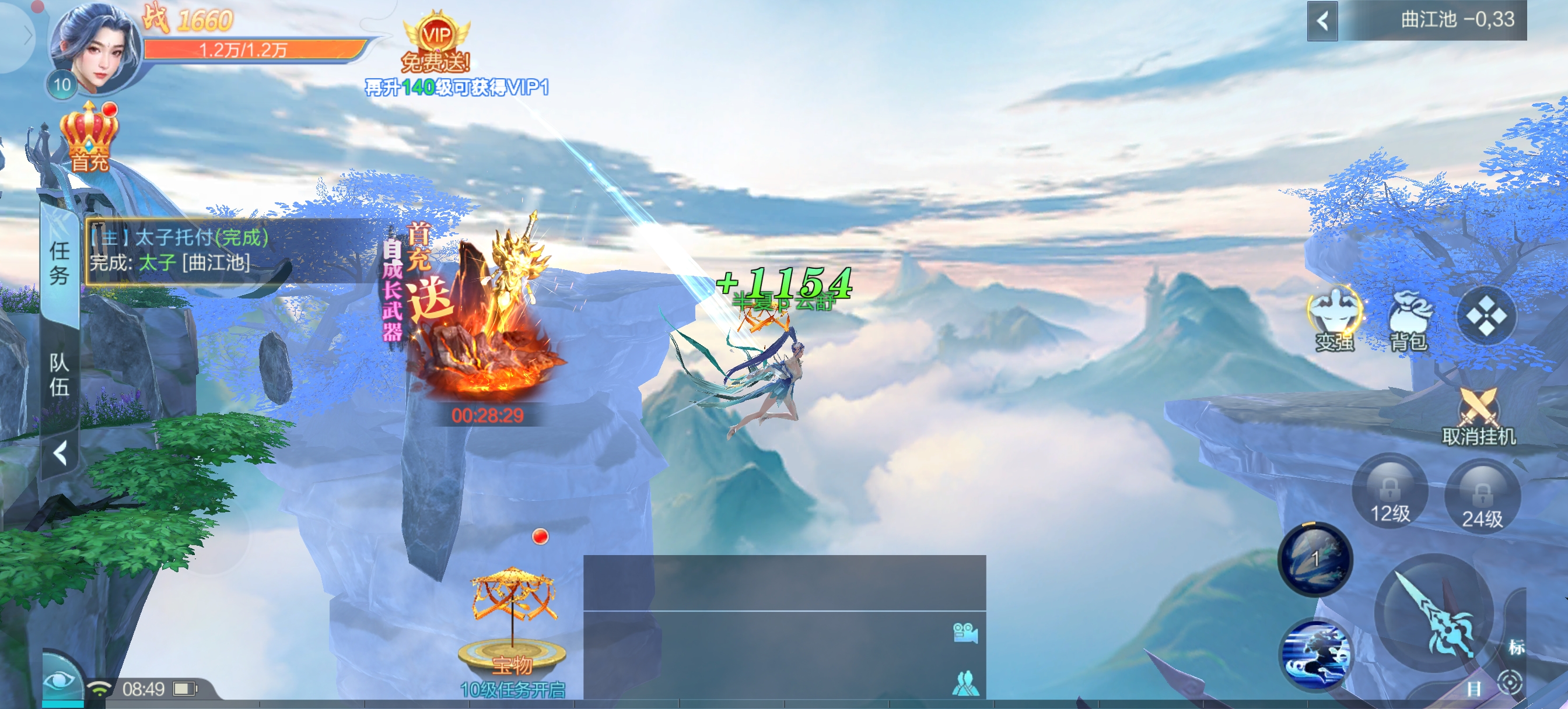Open the four-diamond menu button

(x=1485, y=315)
